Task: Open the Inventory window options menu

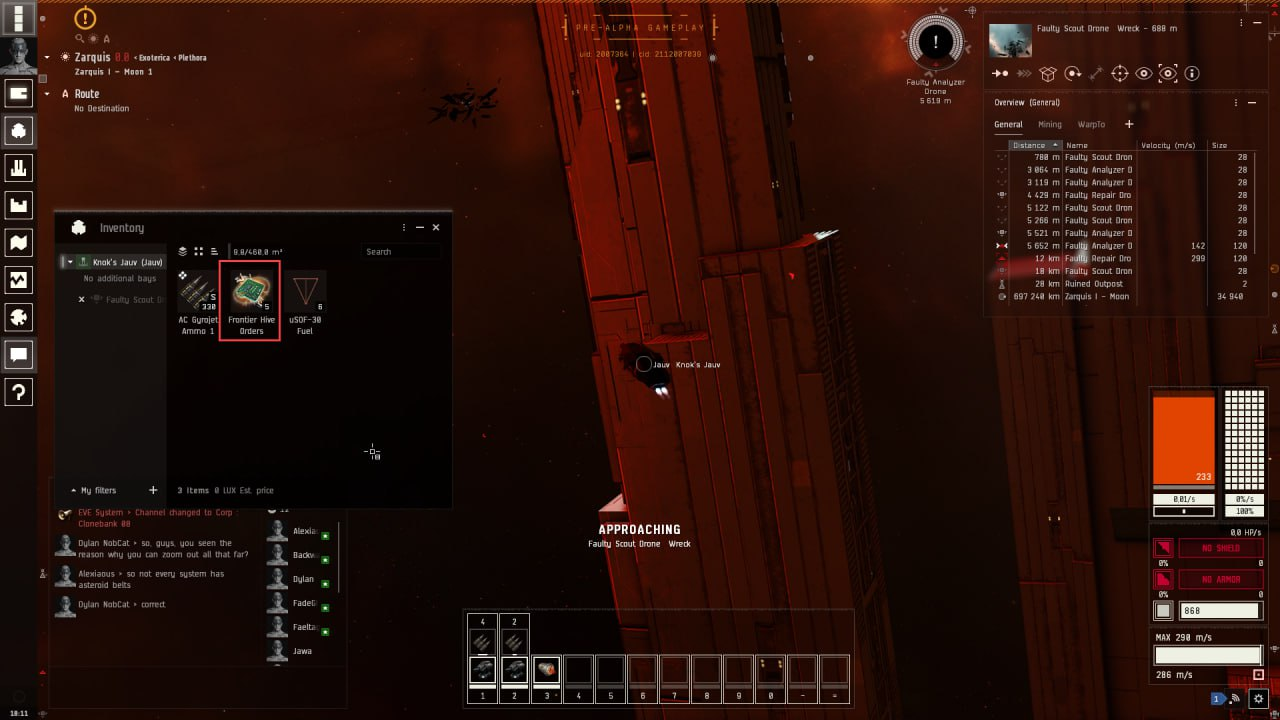Action: (404, 227)
